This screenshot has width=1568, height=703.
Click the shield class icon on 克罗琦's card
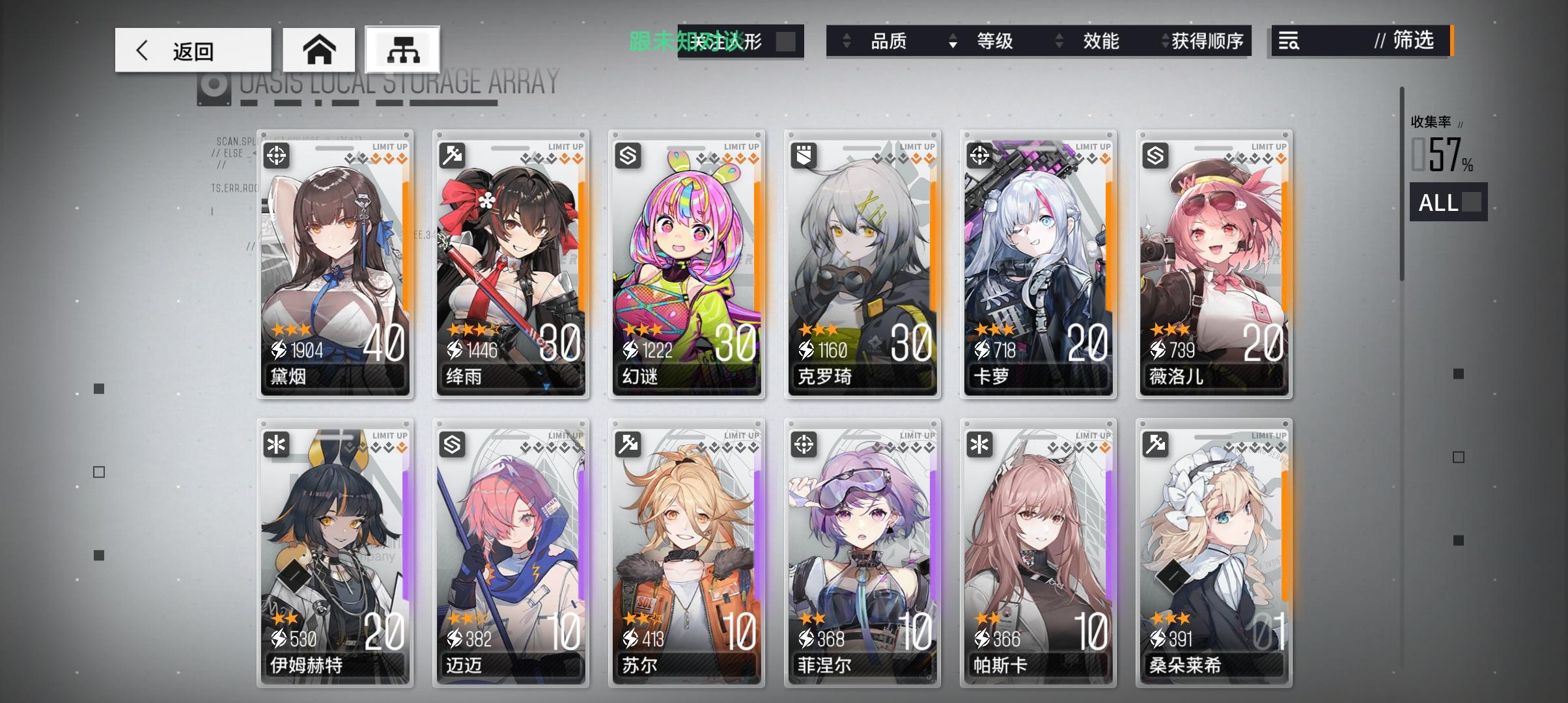point(805,154)
